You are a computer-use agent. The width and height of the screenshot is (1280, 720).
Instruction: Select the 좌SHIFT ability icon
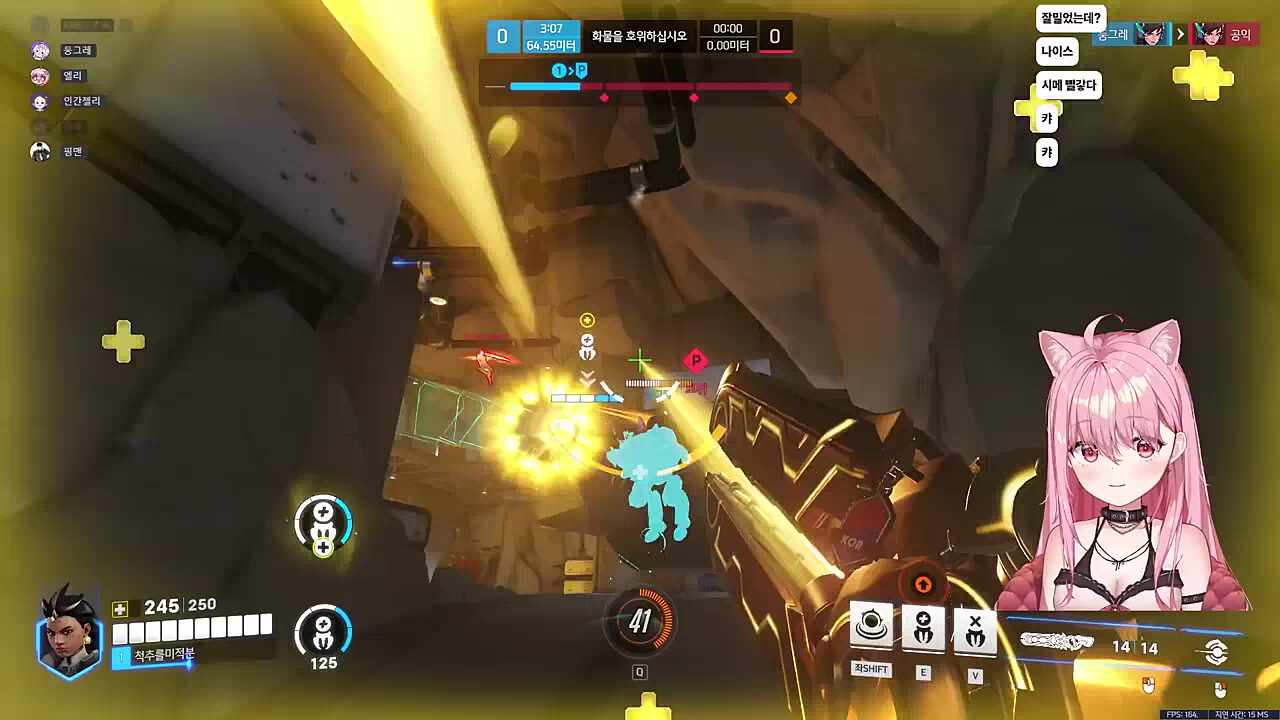click(x=871, y=624)
